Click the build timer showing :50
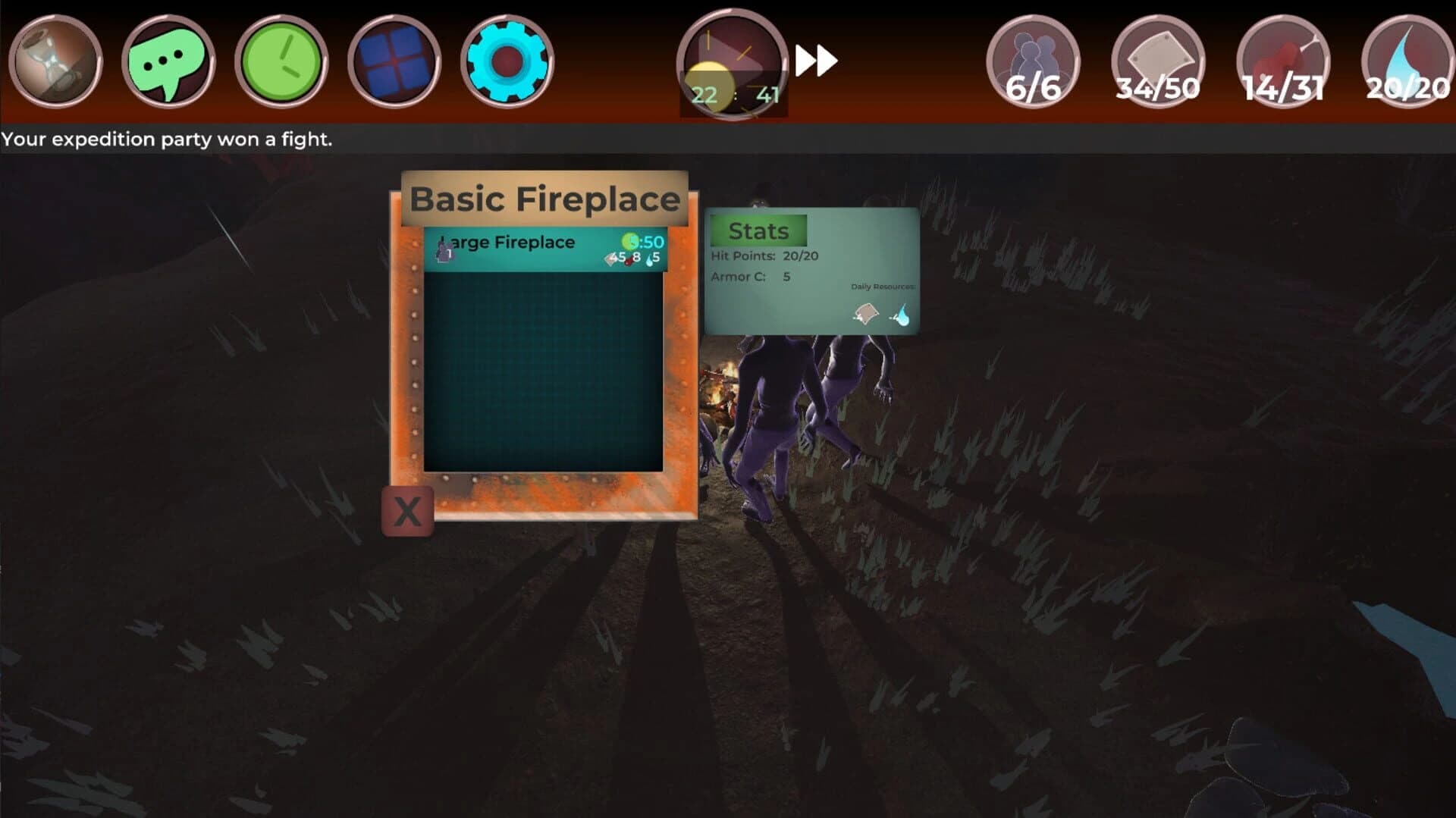The width and height of the screenshot is (1456, 818). coord(649,241)
